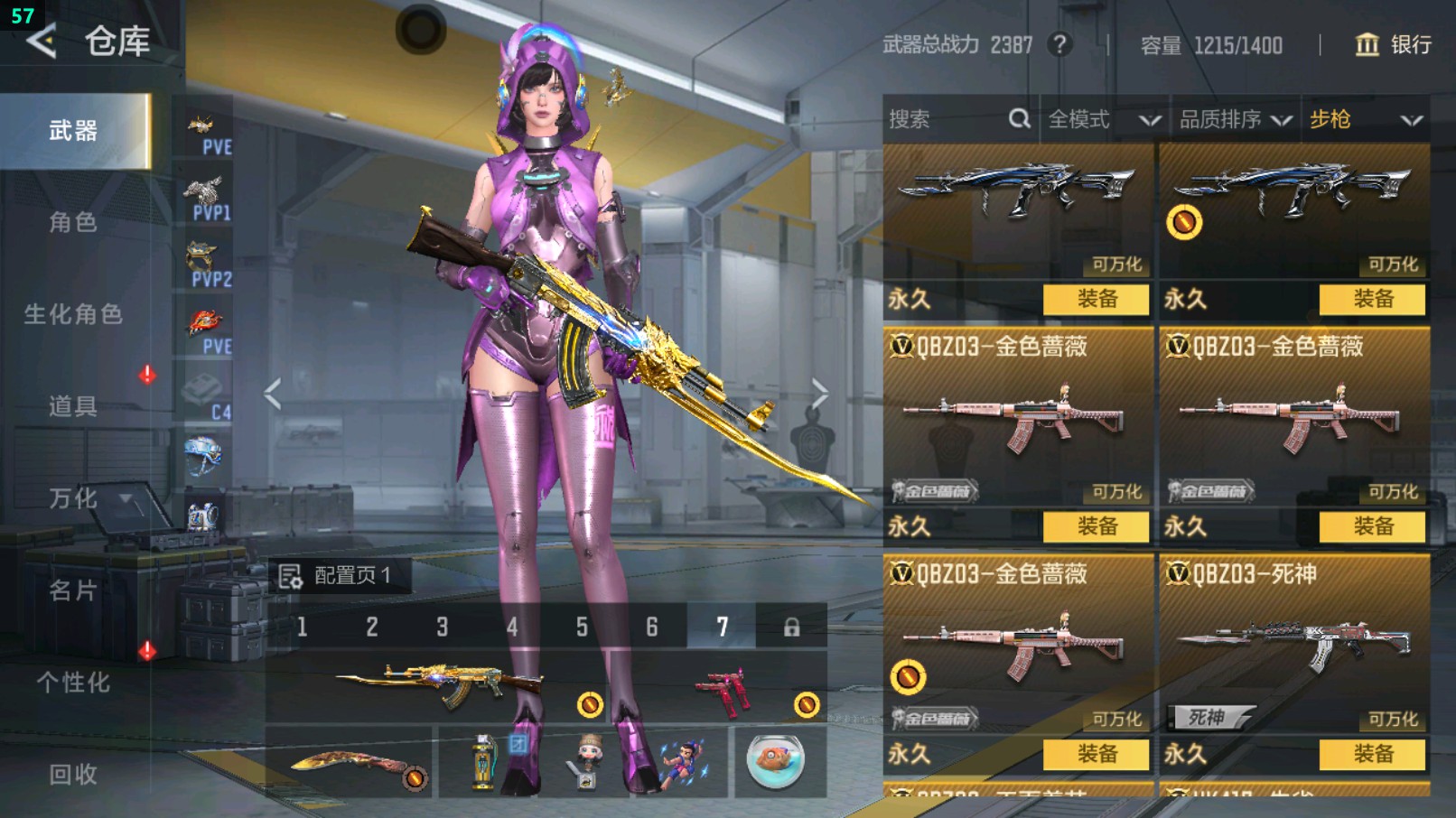
Task: Select the golden AK primary weapon slot
Action: (x=439, y=686)
